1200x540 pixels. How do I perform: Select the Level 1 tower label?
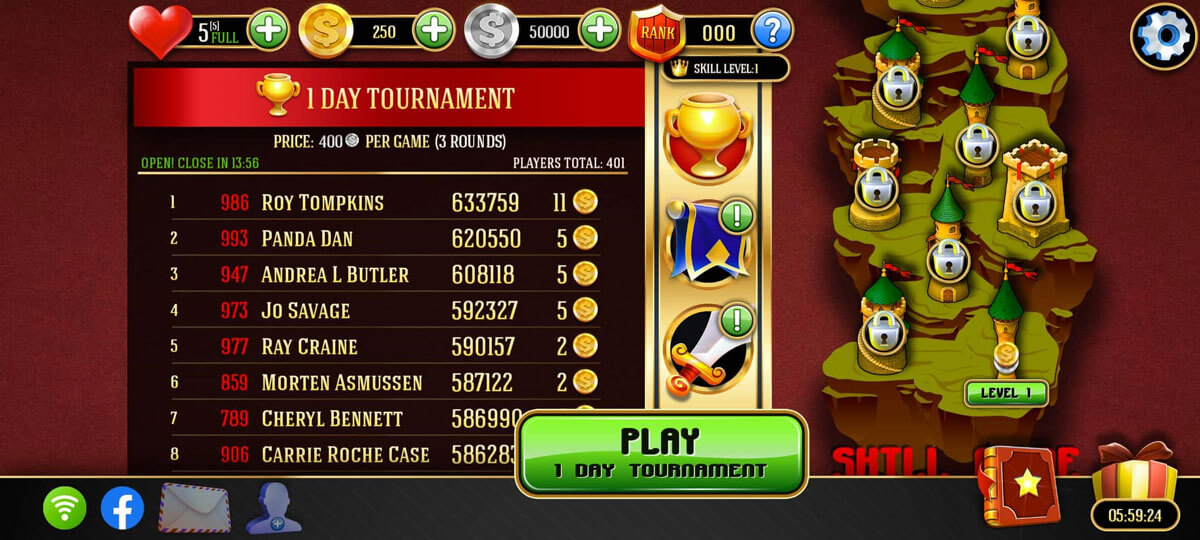click(1005, 393)
